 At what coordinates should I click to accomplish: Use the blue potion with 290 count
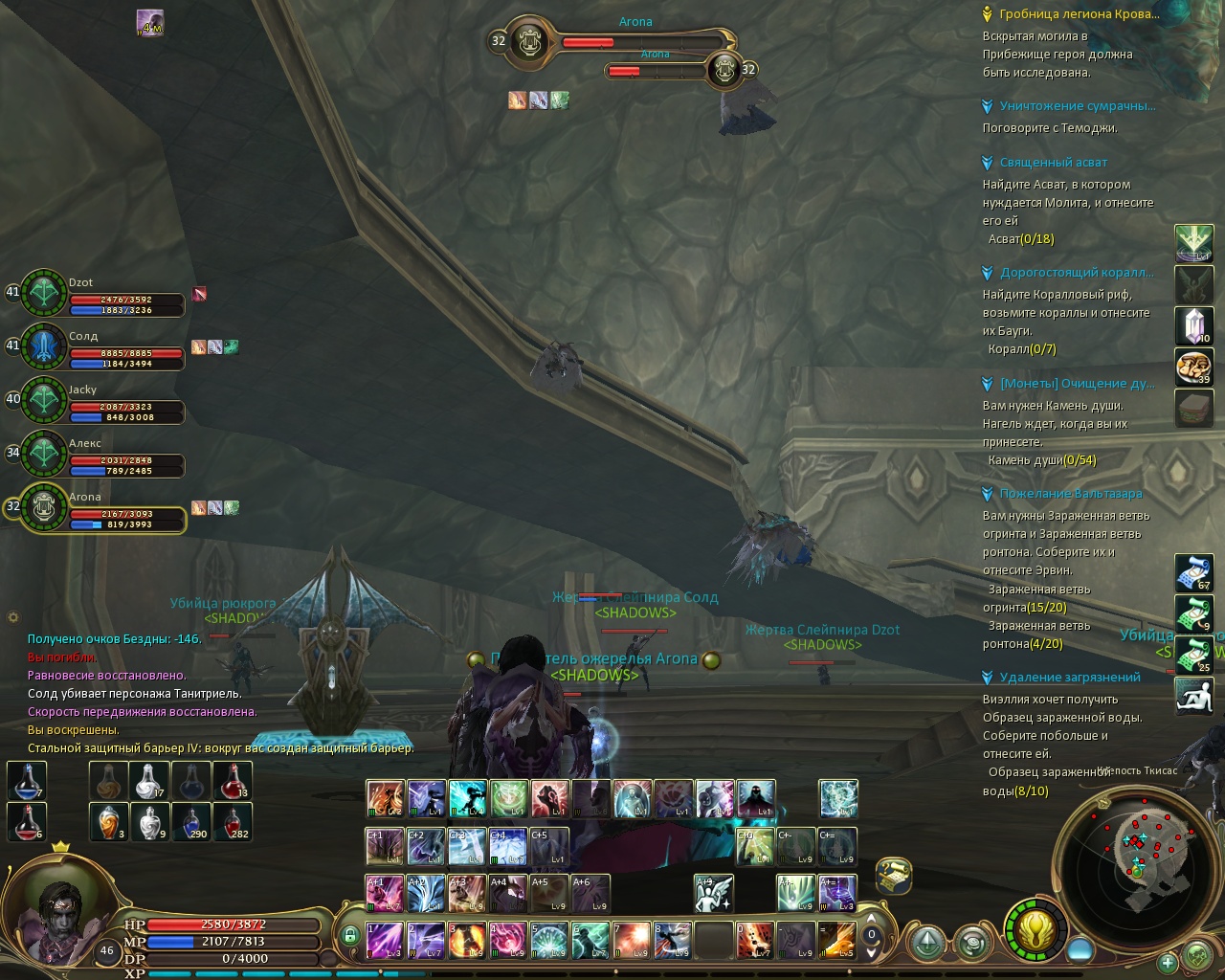point(192,822)
